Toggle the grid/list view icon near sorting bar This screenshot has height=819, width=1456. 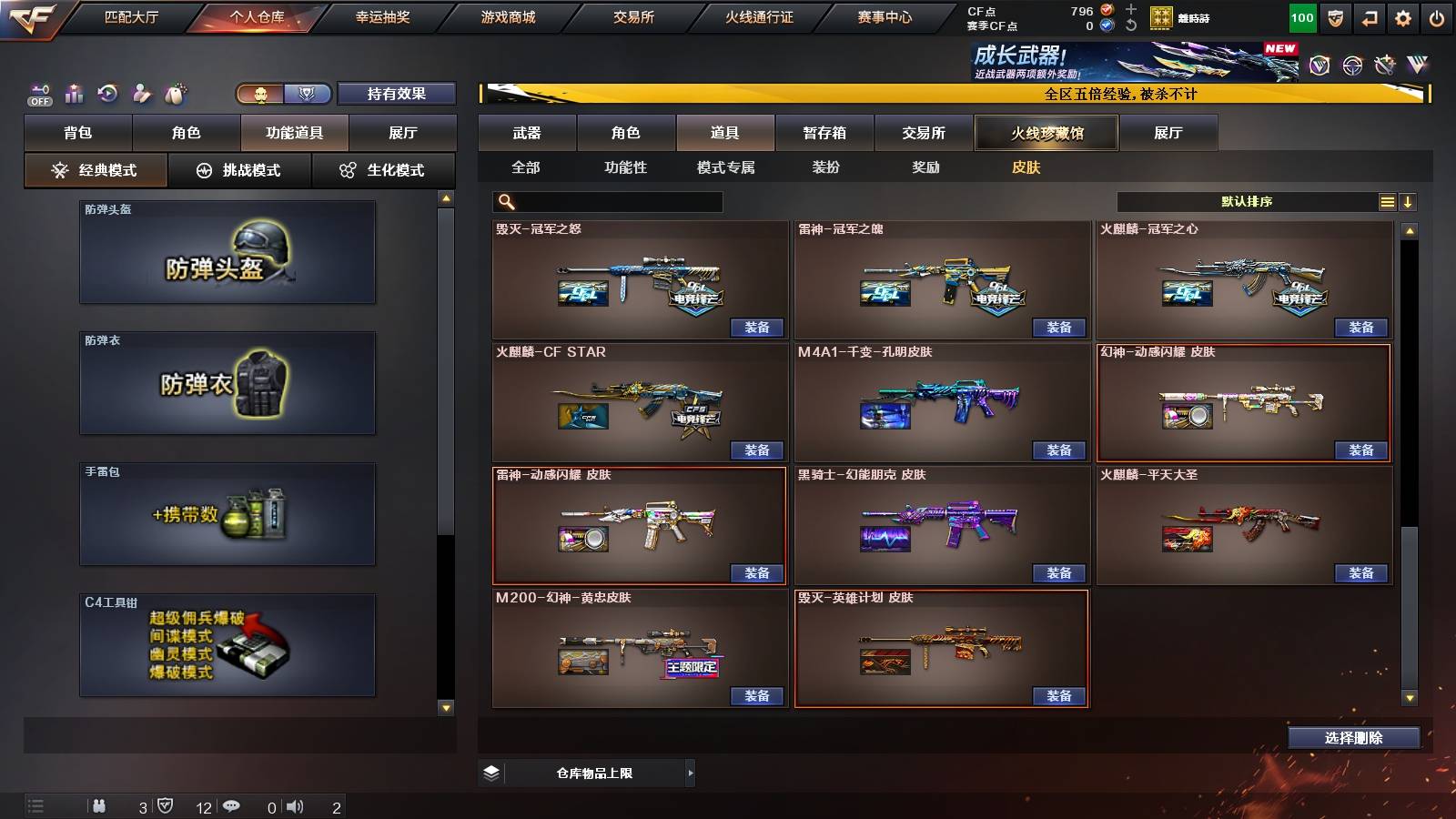tap(1387, 200)
